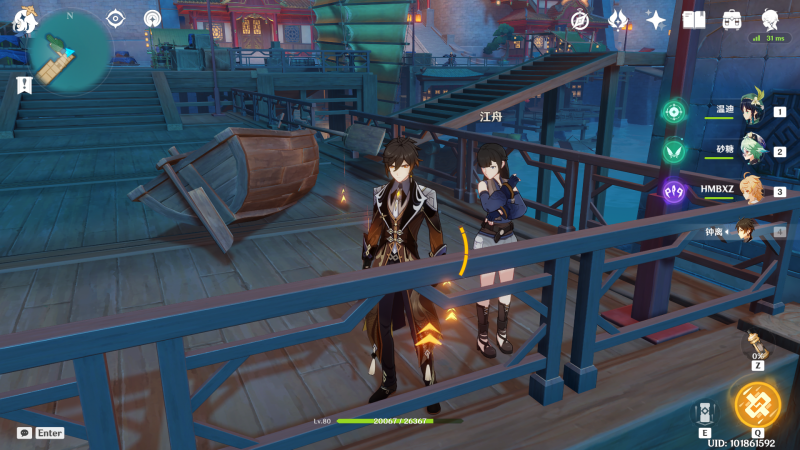Image resolution: width=800 pixels, height=450 pixels.
Task: Open the circular minimap
Action: click(x=70, y=52)
